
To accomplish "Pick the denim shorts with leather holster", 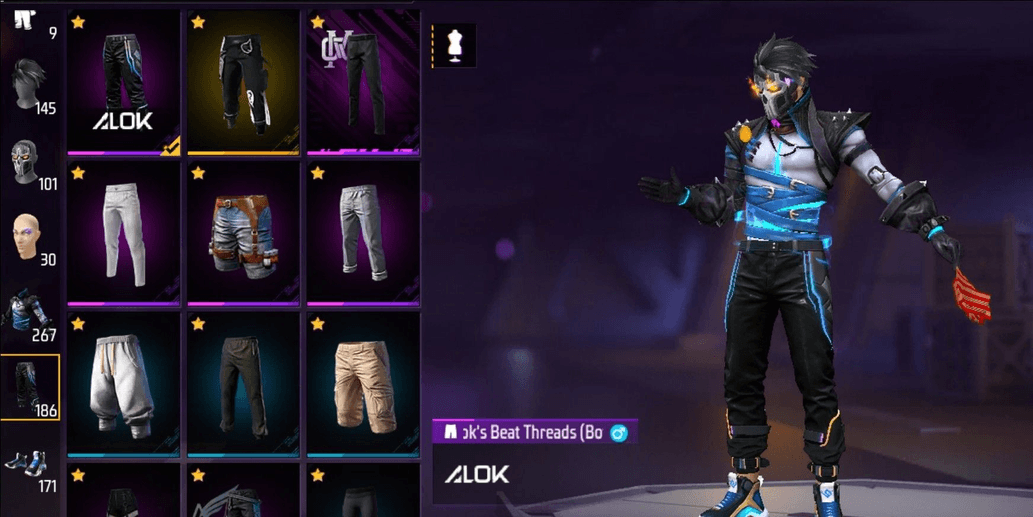I will click(243, 233).
